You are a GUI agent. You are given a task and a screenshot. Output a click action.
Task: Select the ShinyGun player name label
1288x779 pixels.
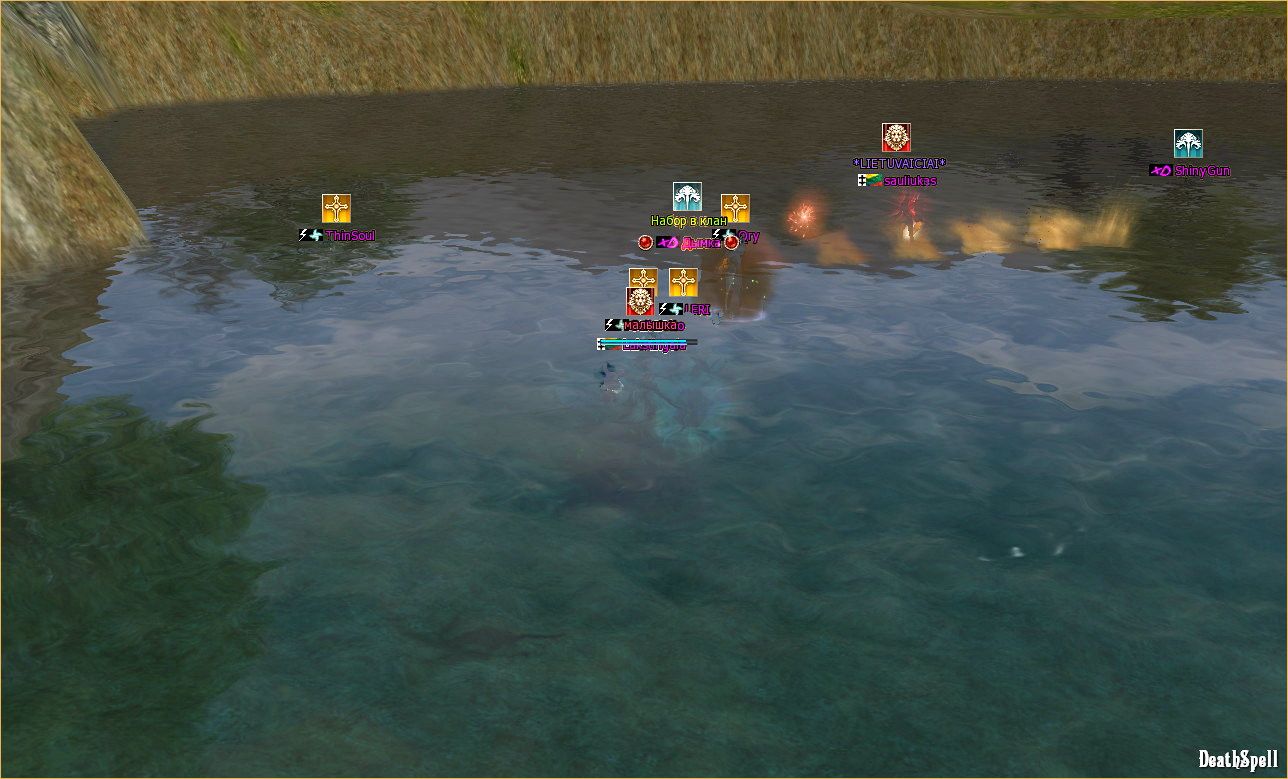coord(1202,171)
